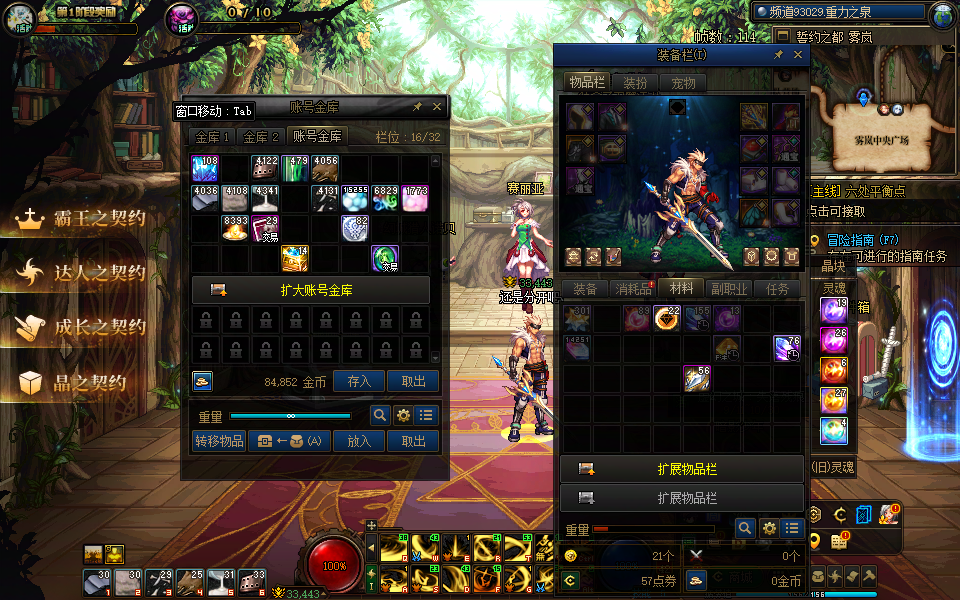Deposit gold with the 存入 button
The width and height of the screenshot is (960, 600).
tap(359, 381)
